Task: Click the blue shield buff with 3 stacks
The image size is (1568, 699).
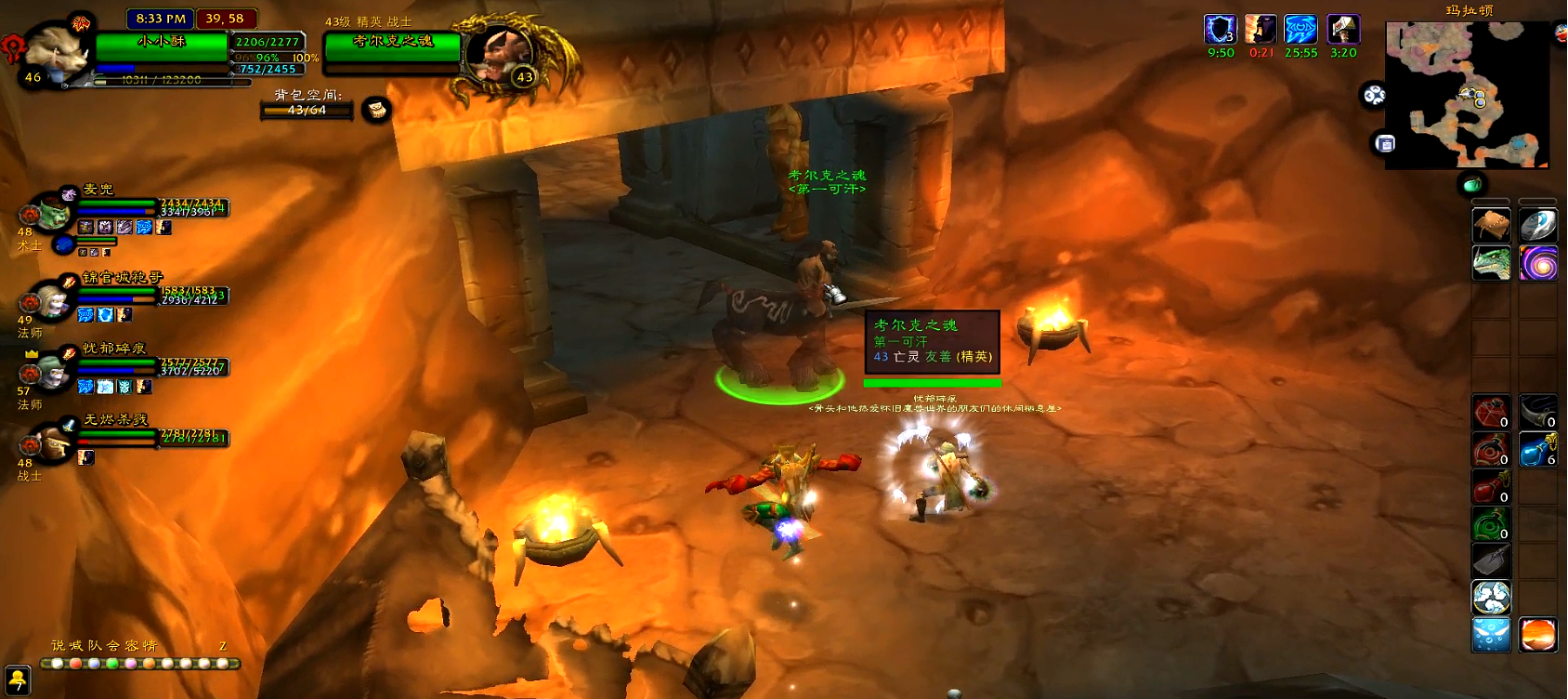Action: point(1221,30)
